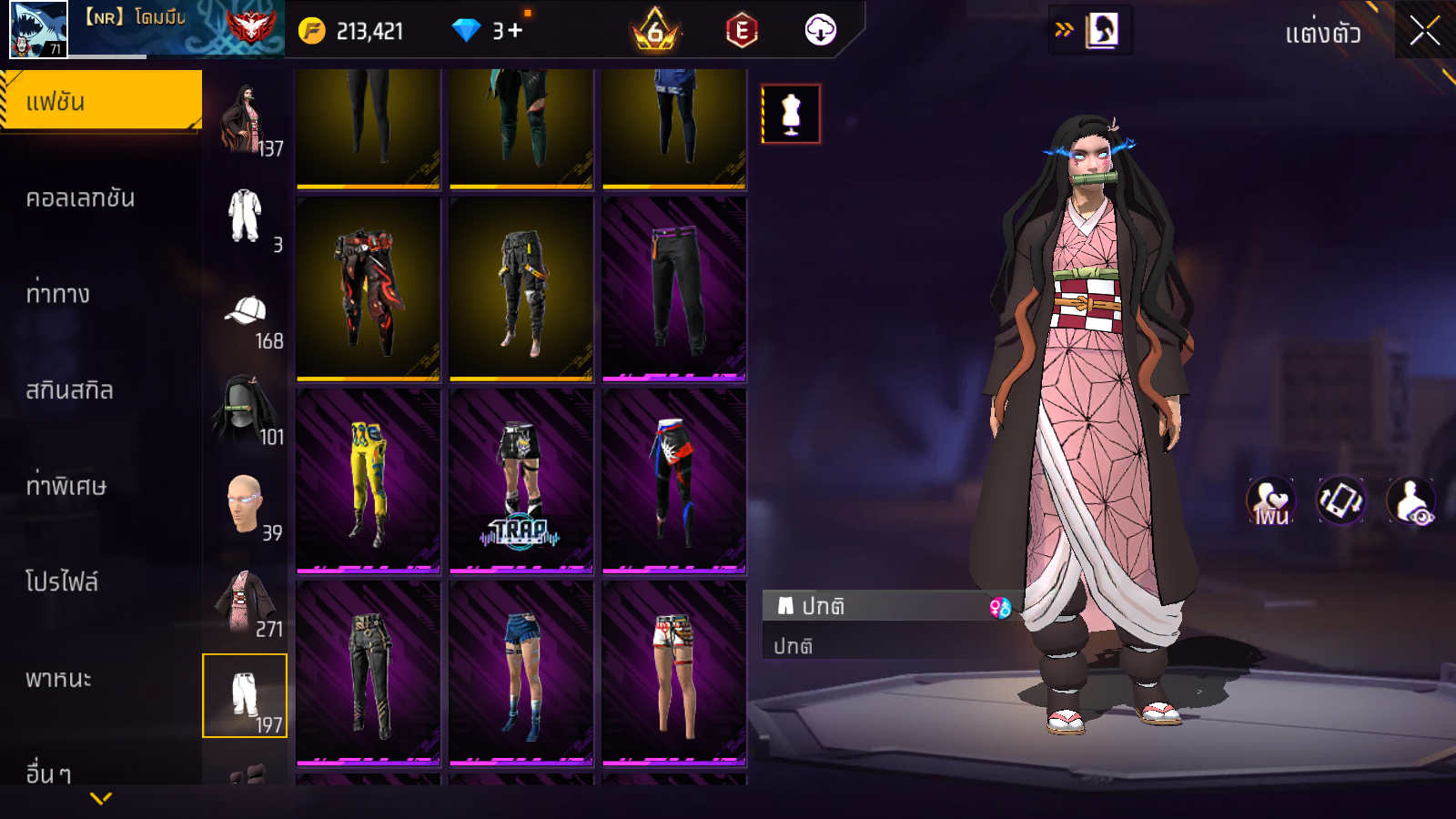The width and height of the screenshot is (1456, 819).
Task: Equip the yellow graffiti pants
Action: (369, 481)
